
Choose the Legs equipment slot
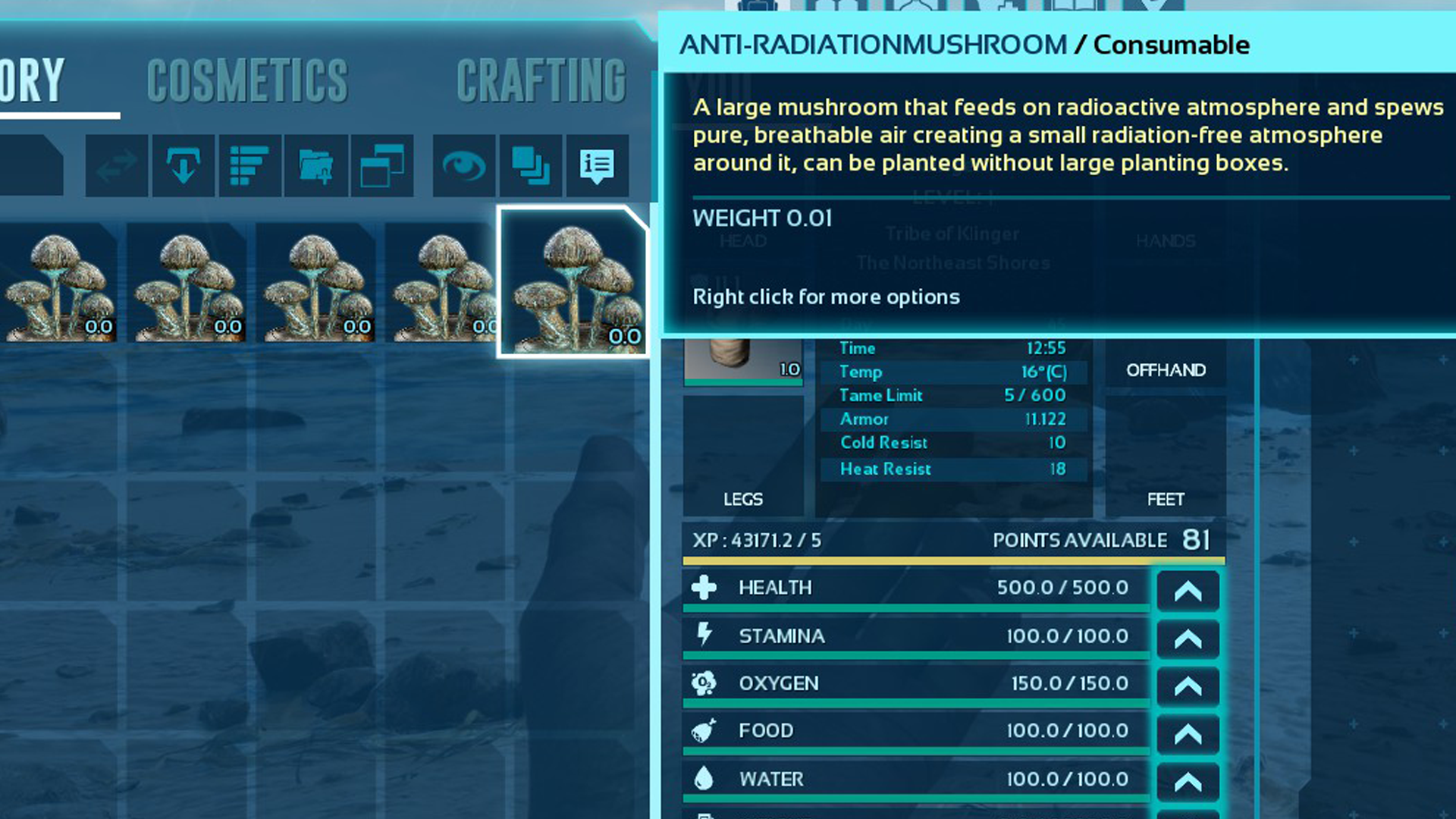pyautogui.click(x=743, y=455)
